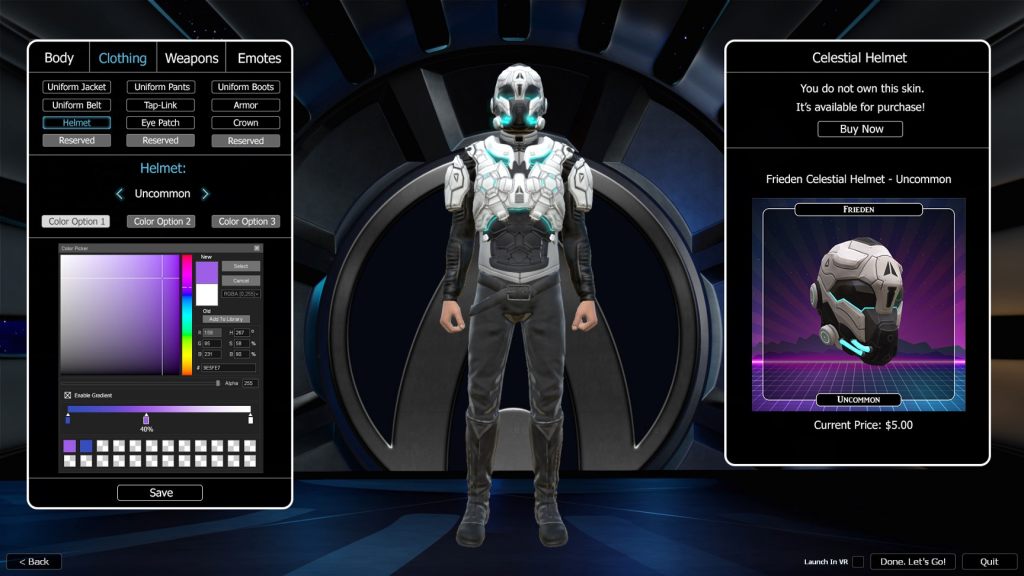Show the Emotes tab

(259, 58)
